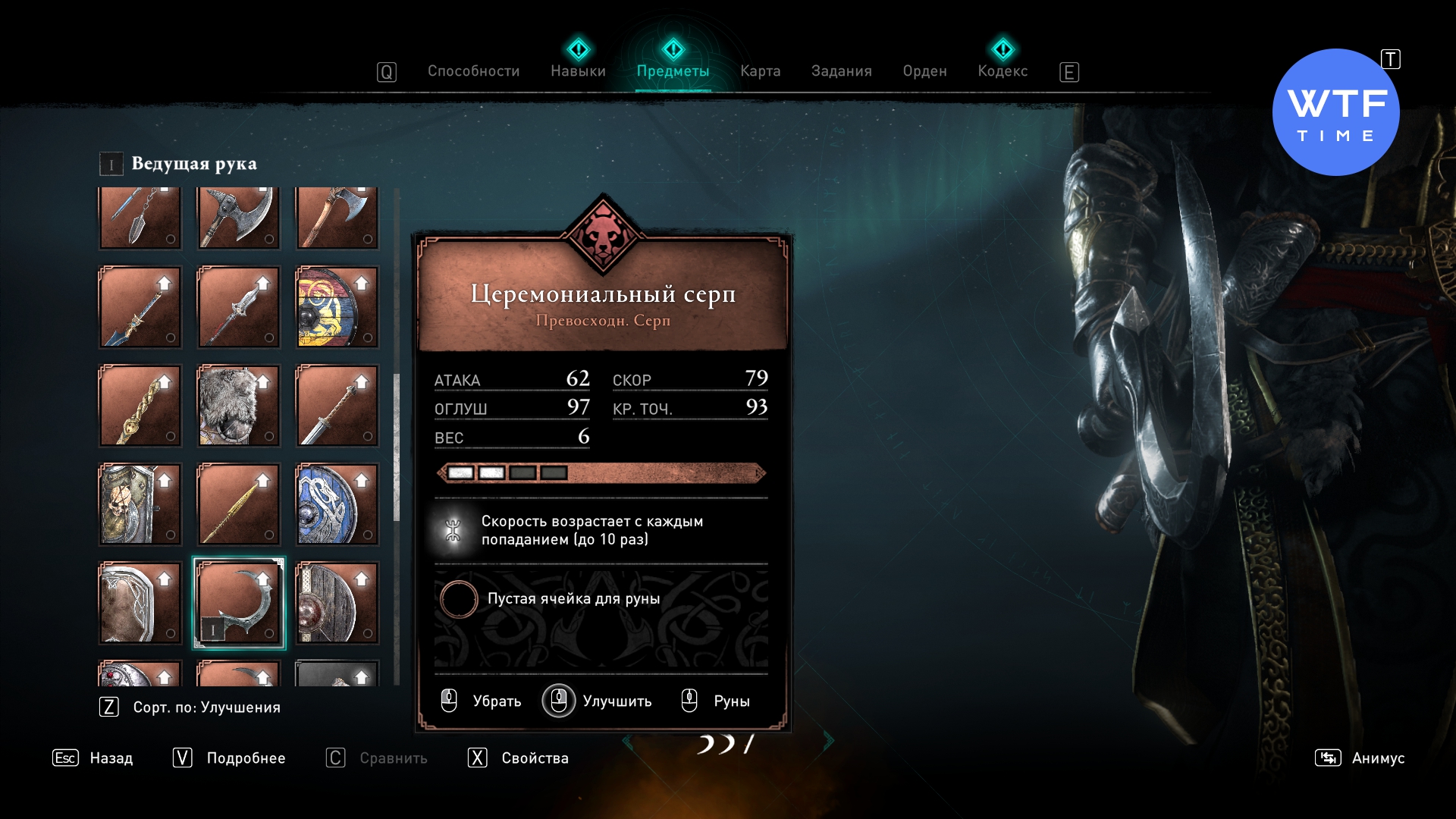
Task: Select the Предметы tab
Action: click(x=673, y=71)
